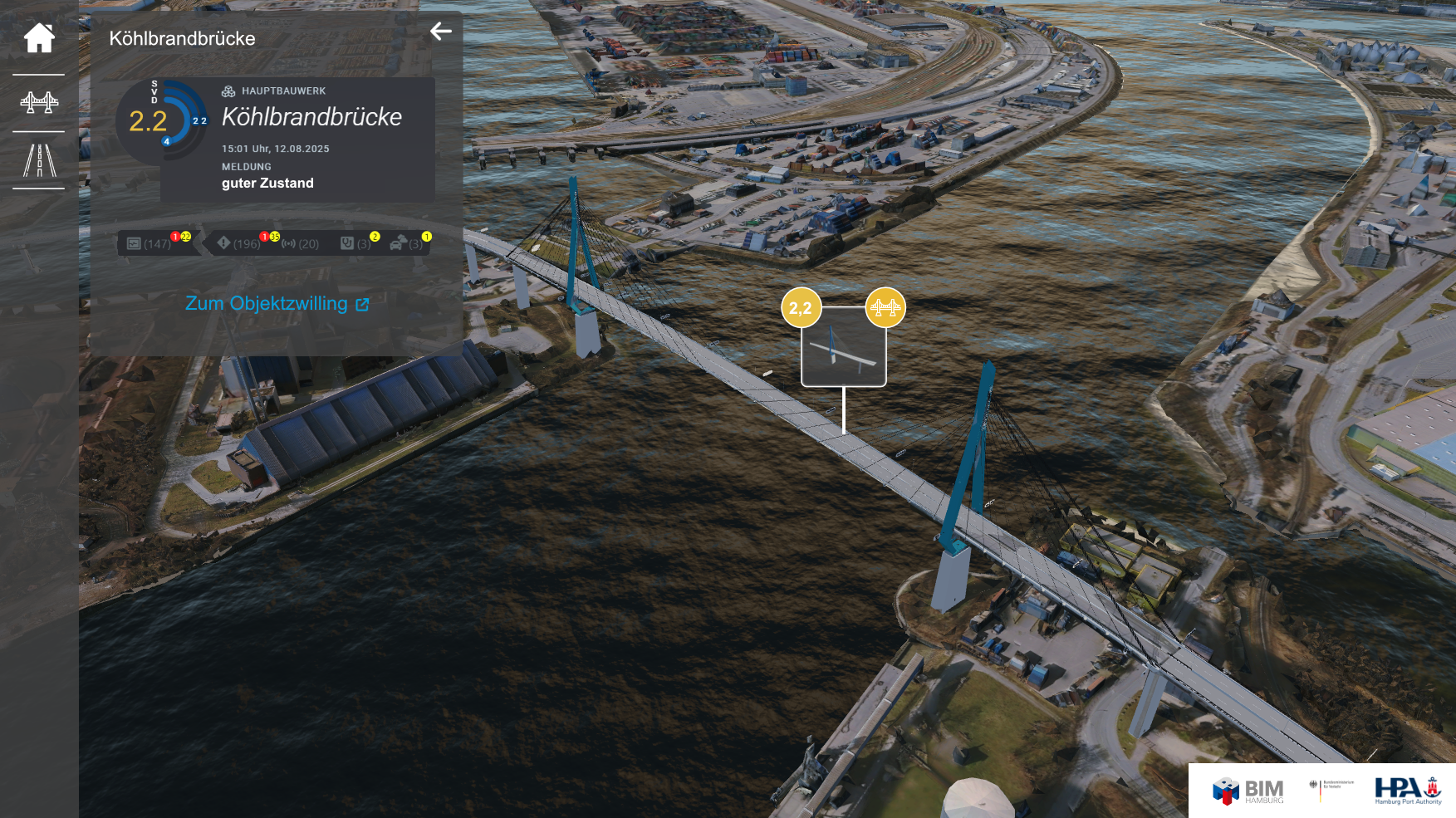Show the car and weather counter
This screenshot has width=1456, height=818.
[407, 243]
